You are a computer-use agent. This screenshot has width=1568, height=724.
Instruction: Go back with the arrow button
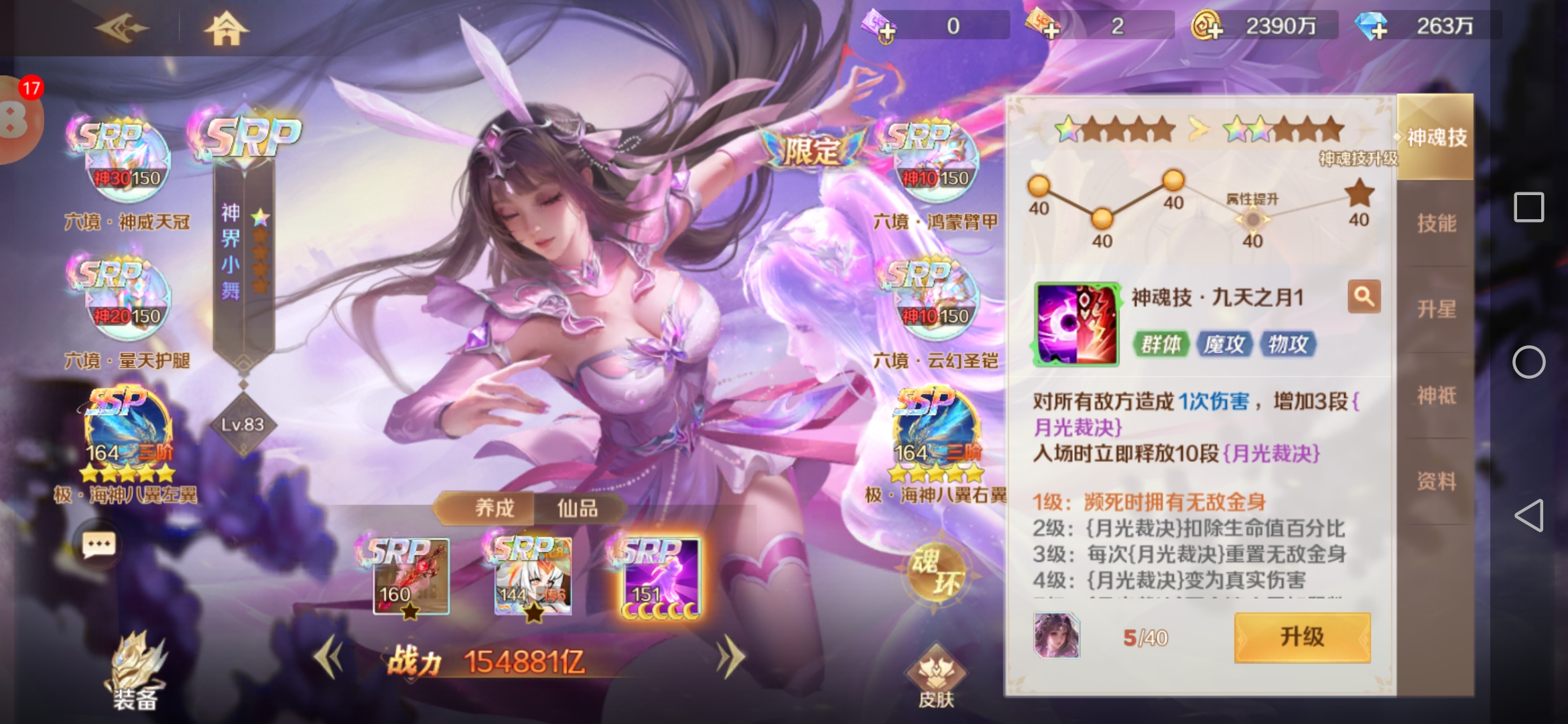(x=121, y=28)
